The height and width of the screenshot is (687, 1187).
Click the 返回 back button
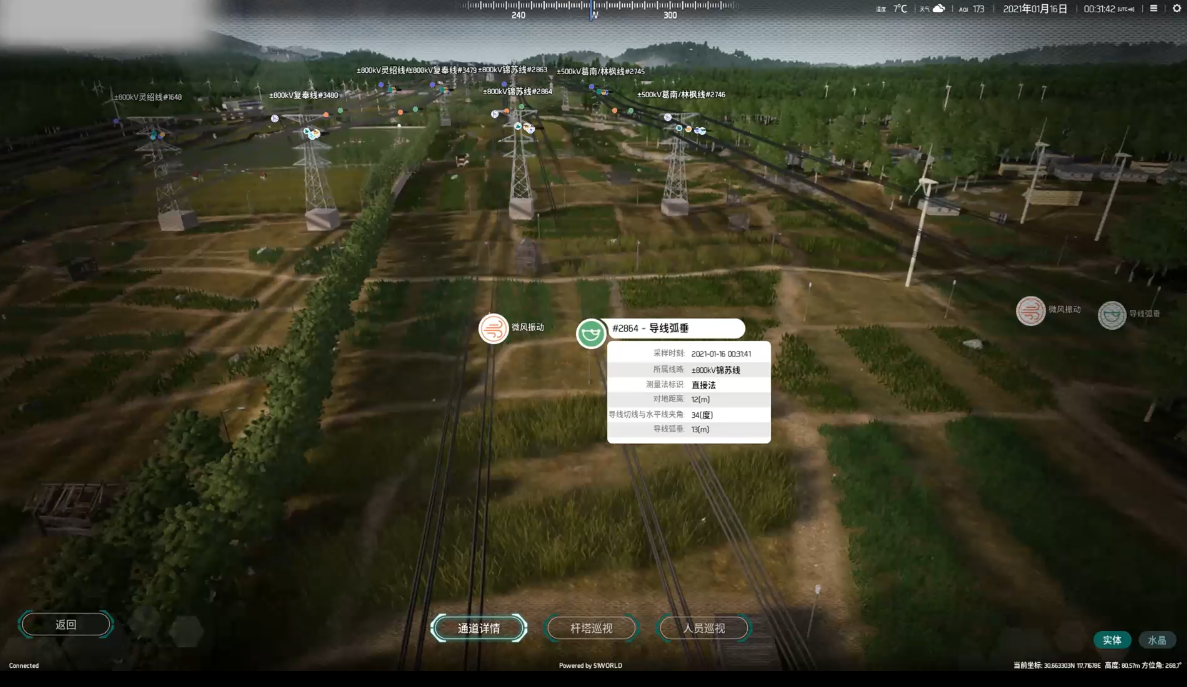click(66, 625)
